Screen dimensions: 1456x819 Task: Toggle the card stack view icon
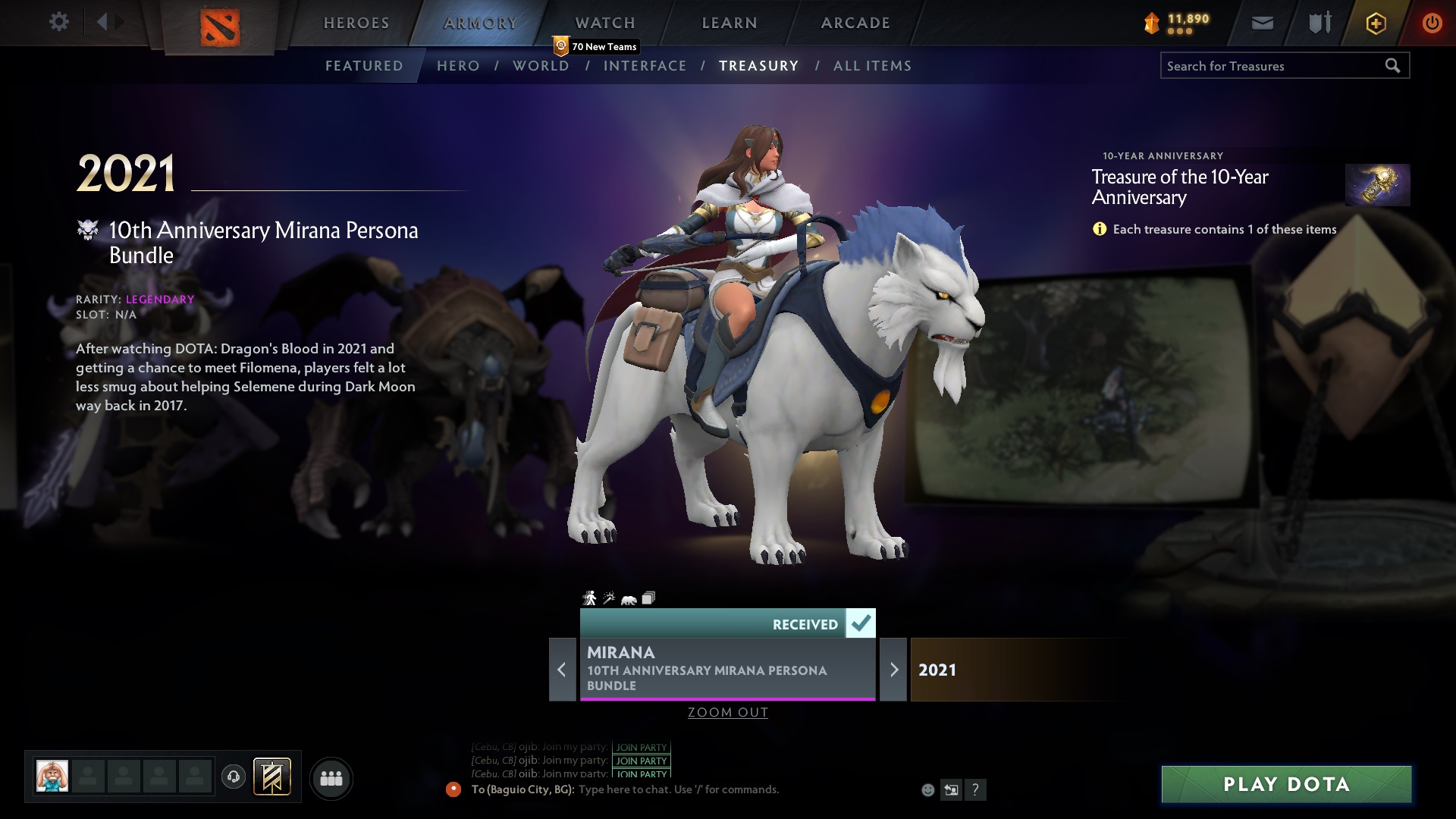tap(648, 598)
